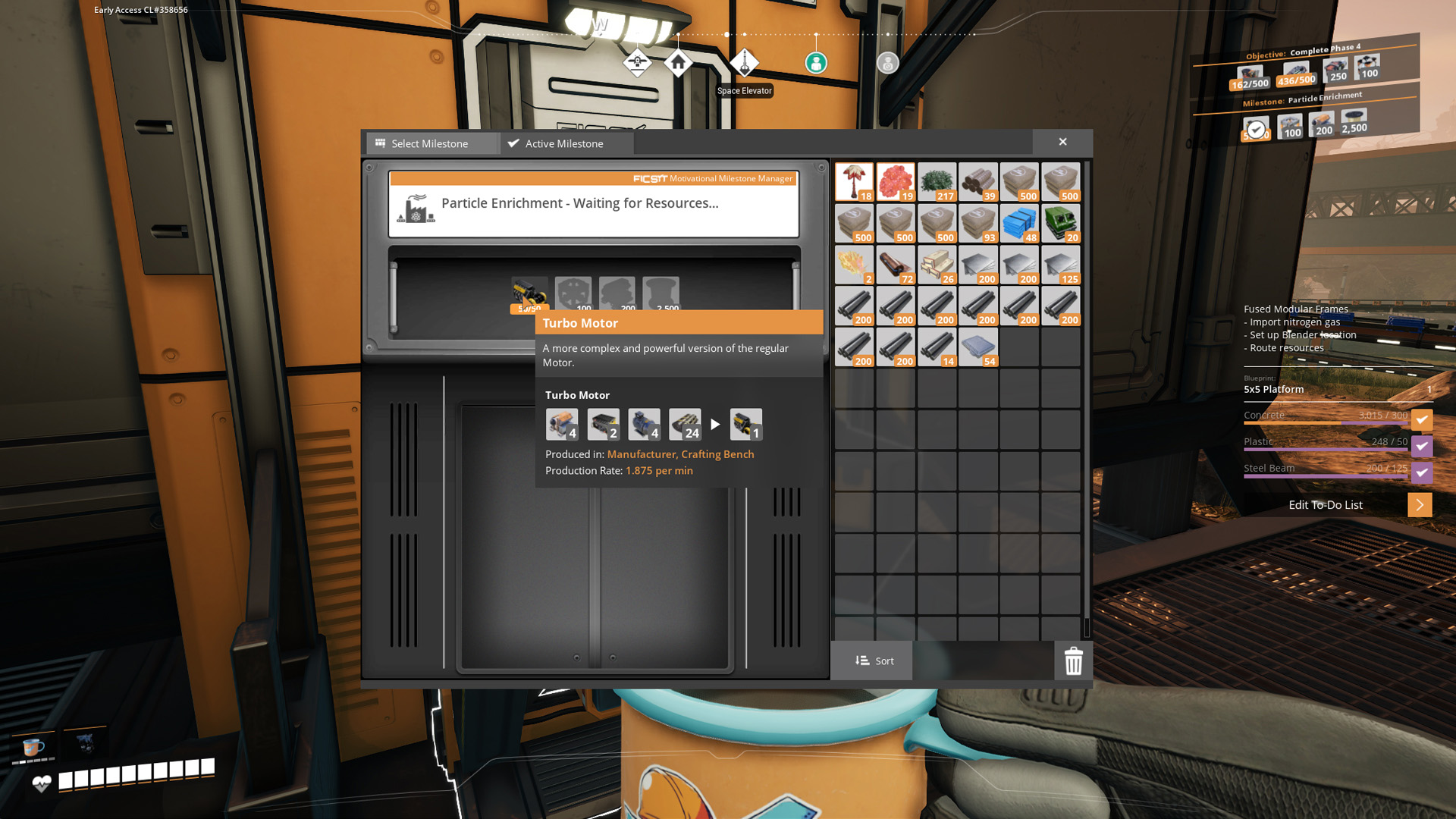
Task: Click the green Portable Miner stack of 20
Action: 1061,223
